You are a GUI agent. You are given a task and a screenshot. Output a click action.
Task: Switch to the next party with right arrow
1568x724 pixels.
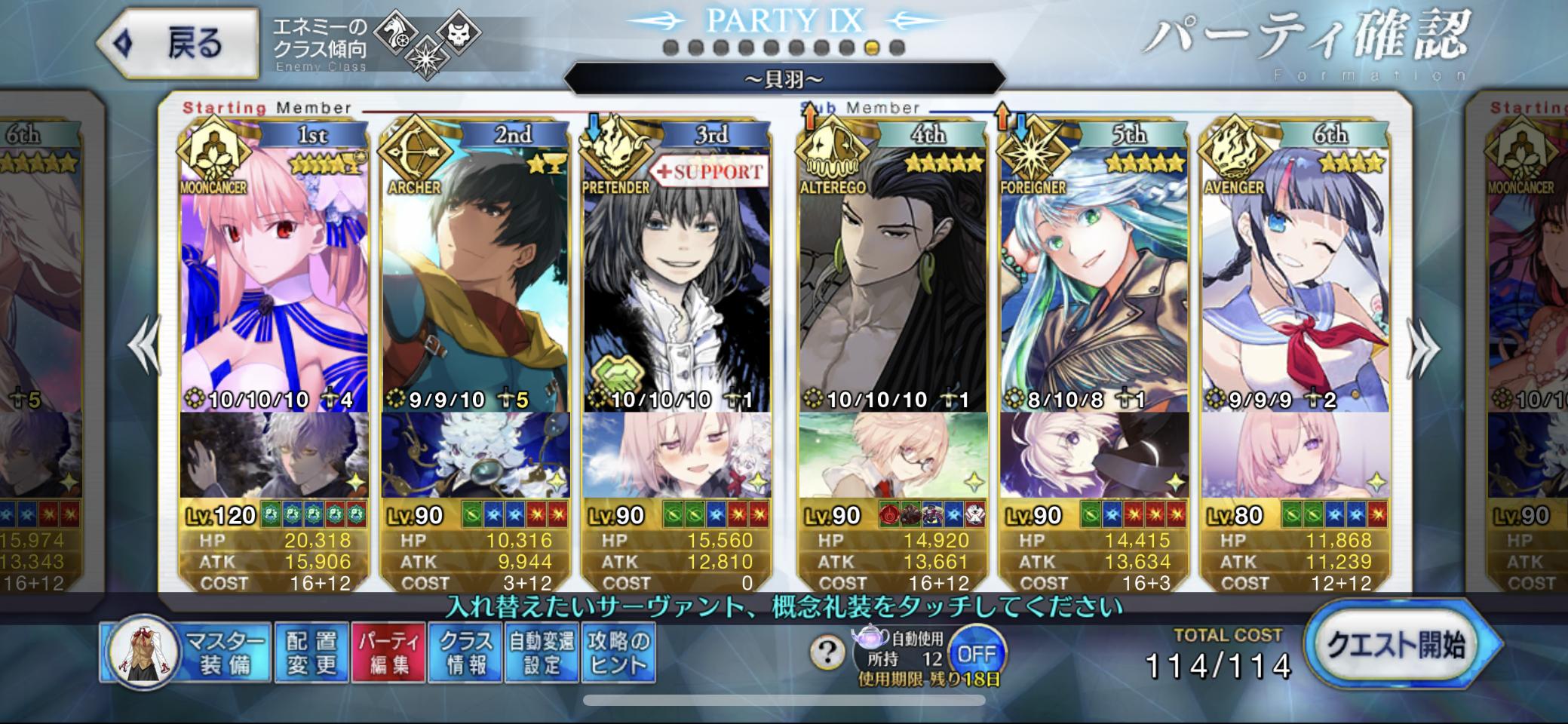(x=1423, y=348)
